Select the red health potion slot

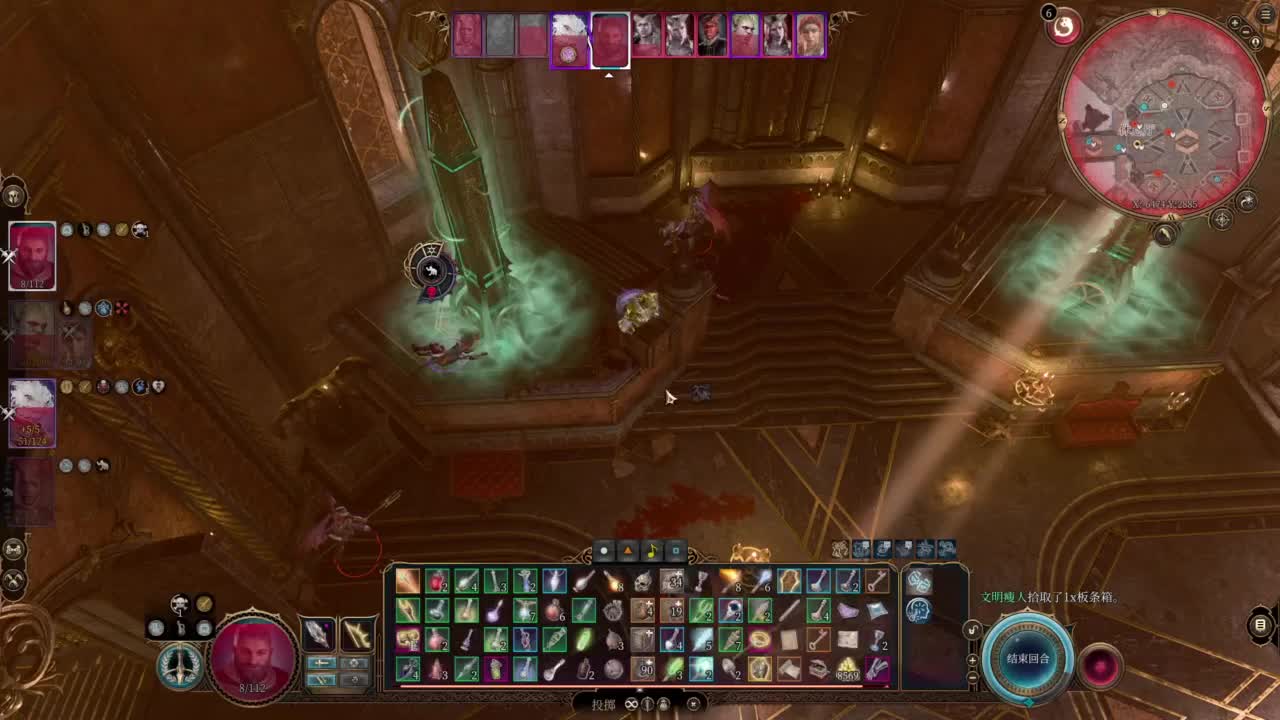point(437,581)
